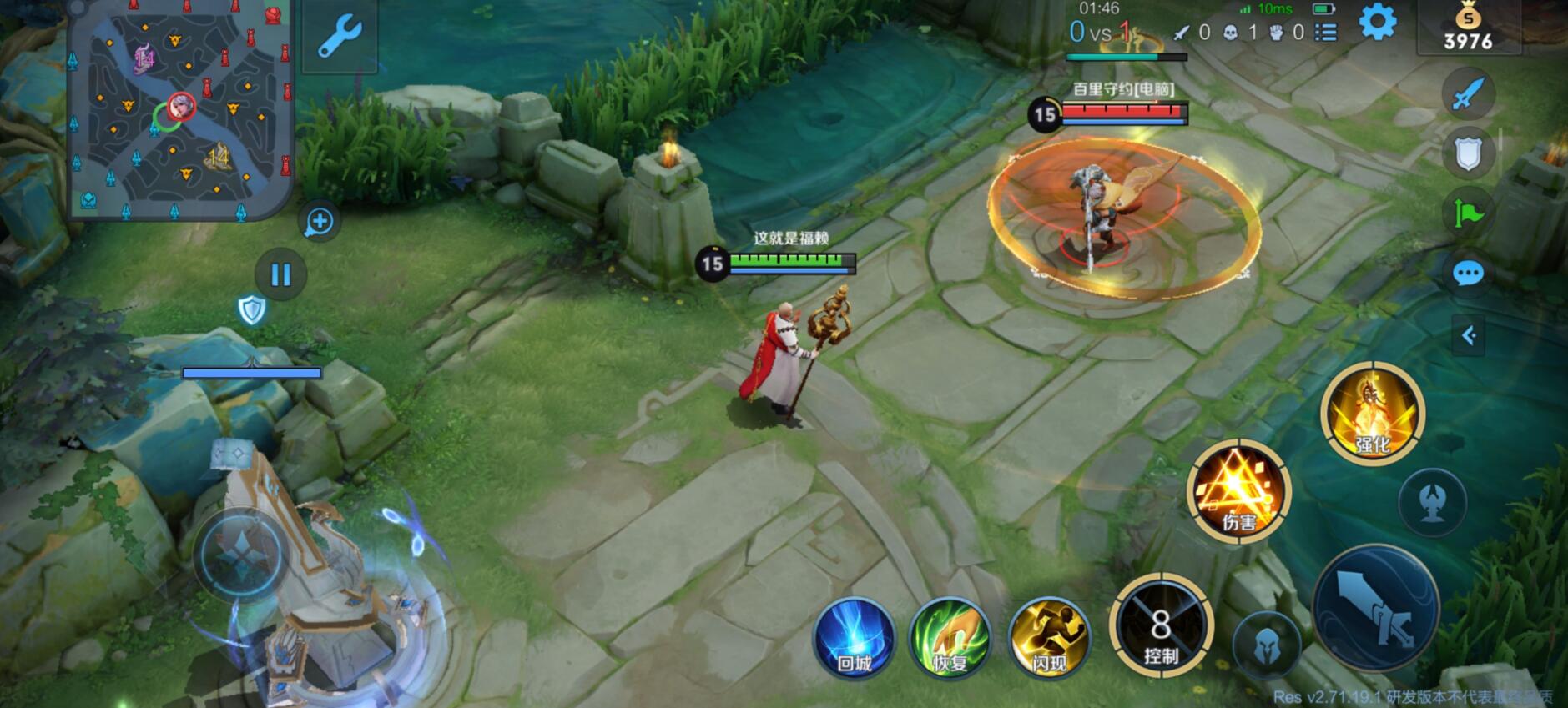
Task: Tap the basic attack sword button
Action: point(1375,608)
